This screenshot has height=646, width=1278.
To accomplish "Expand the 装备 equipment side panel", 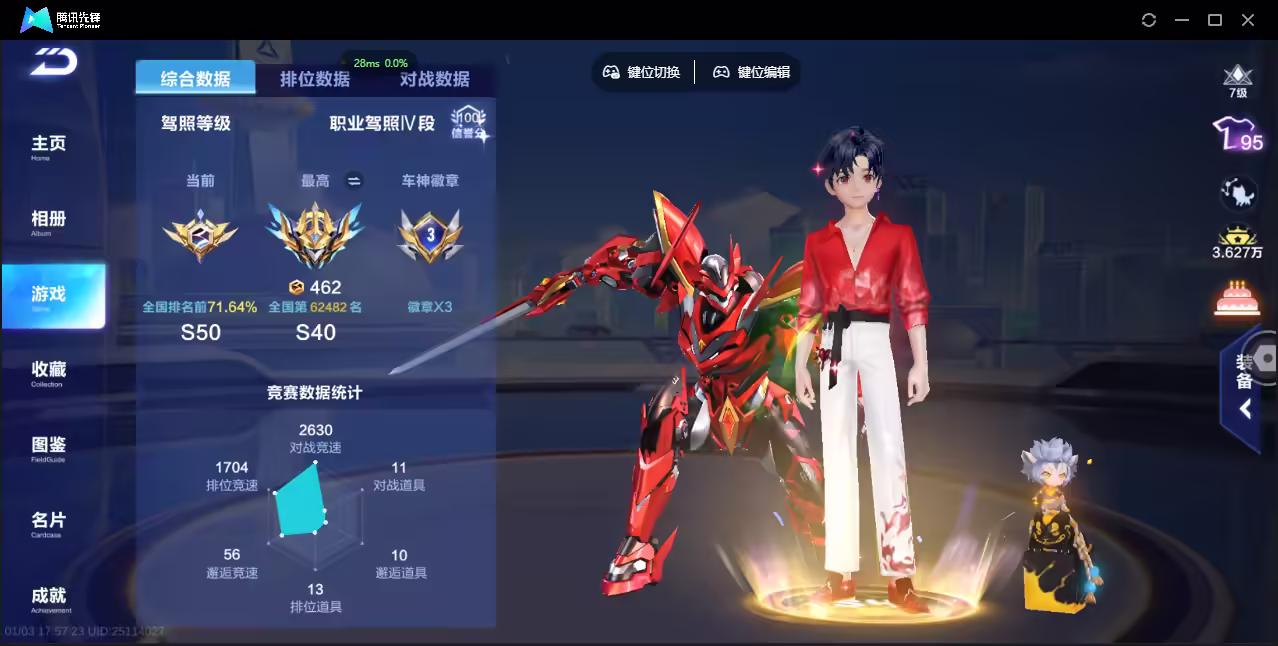I will pyautogui.click(x=1244, y=385).
